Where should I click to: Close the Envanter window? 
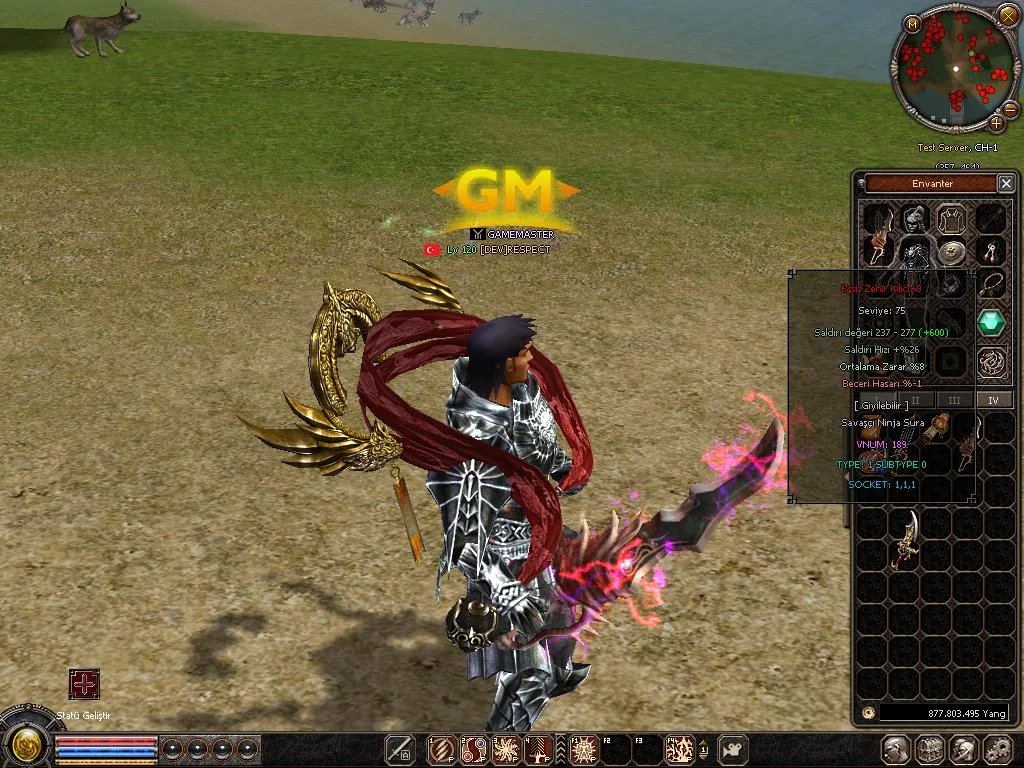(1006, 183)
